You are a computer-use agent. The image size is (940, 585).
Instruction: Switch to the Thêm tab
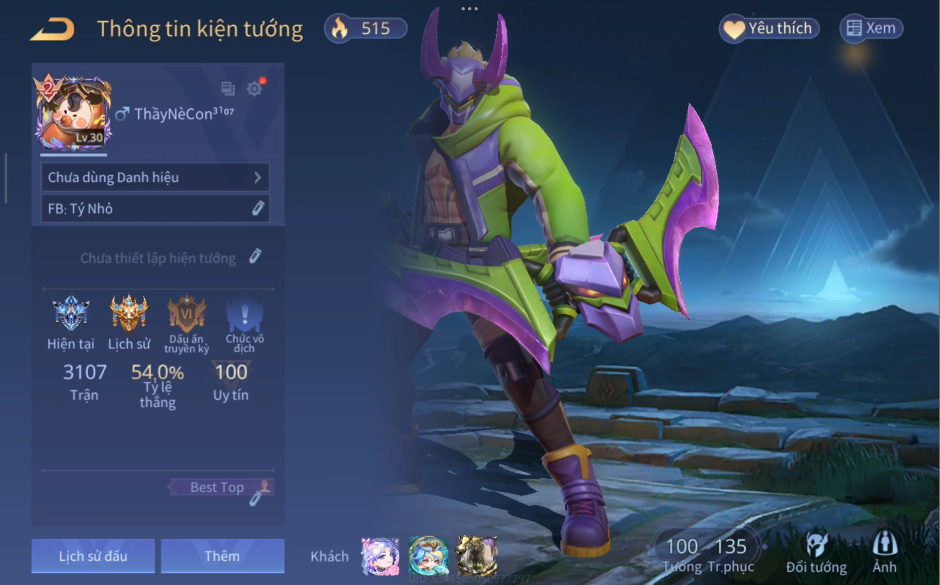point(222,556)
